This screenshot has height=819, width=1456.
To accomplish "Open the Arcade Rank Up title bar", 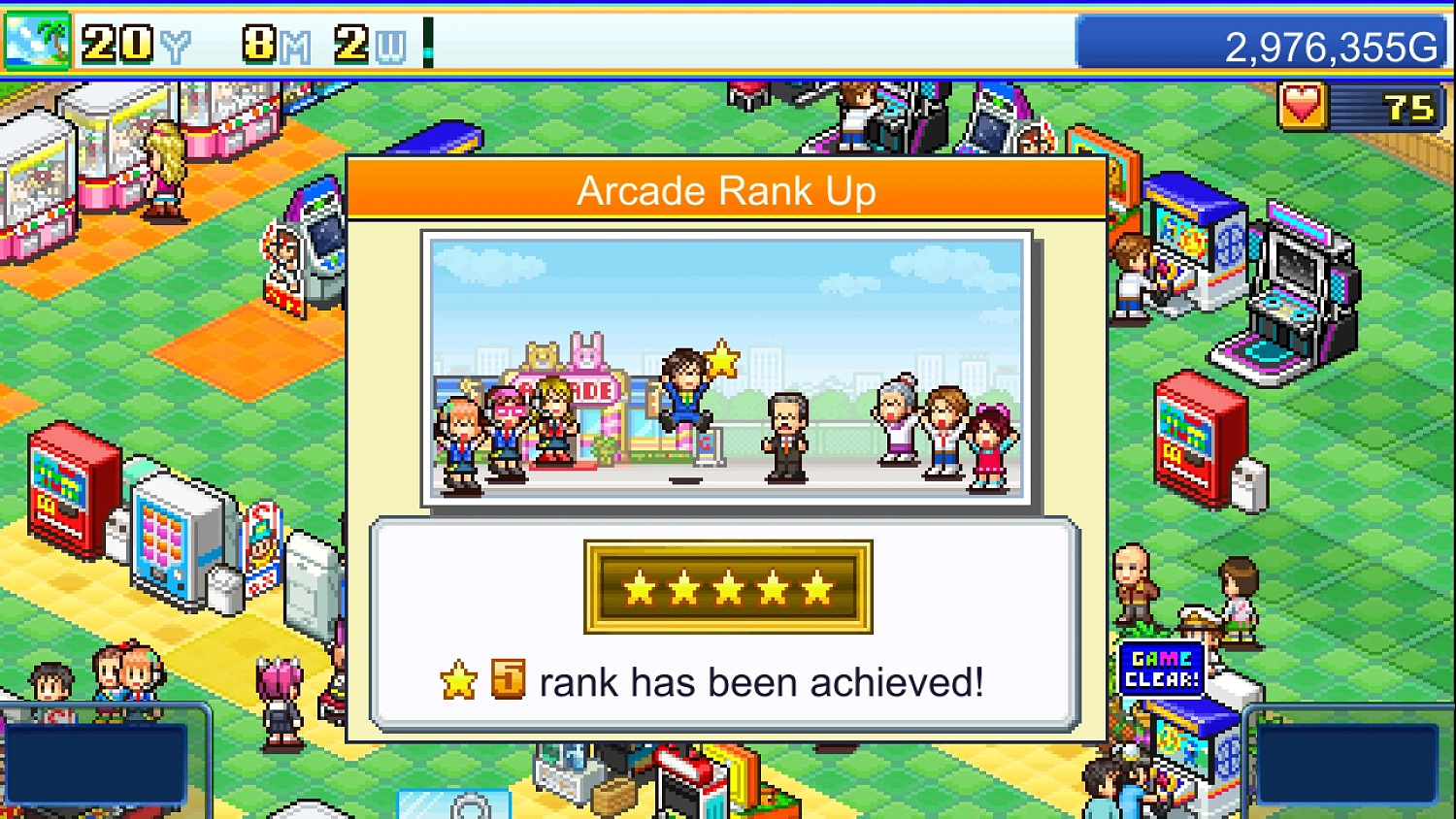I will (x=728, y=190).
